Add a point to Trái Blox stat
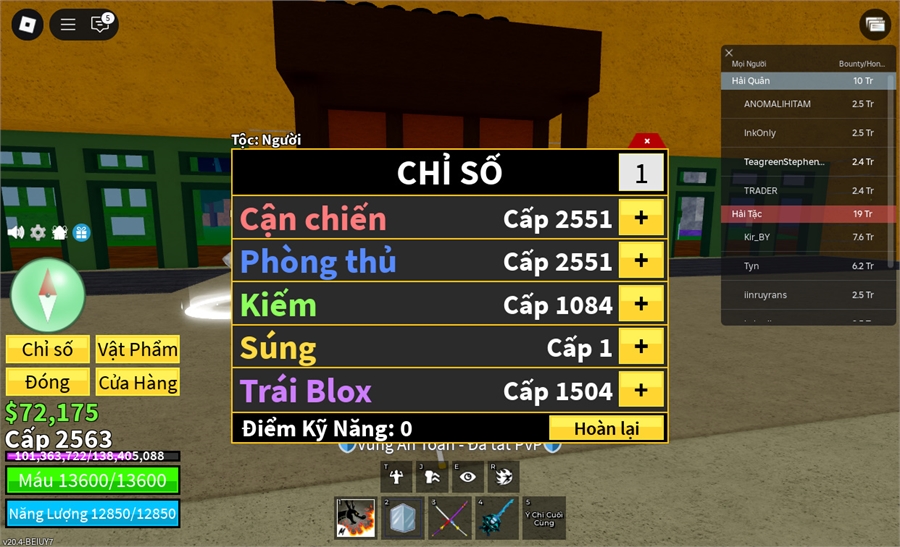900x547 pixels. (641, 390)
